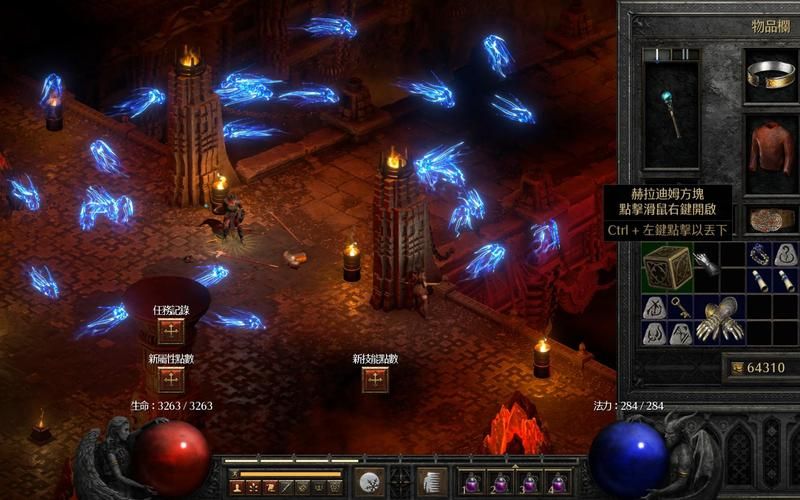Choose the equipped gold circlet helm

pyautogui.click(x=771, y=74)
